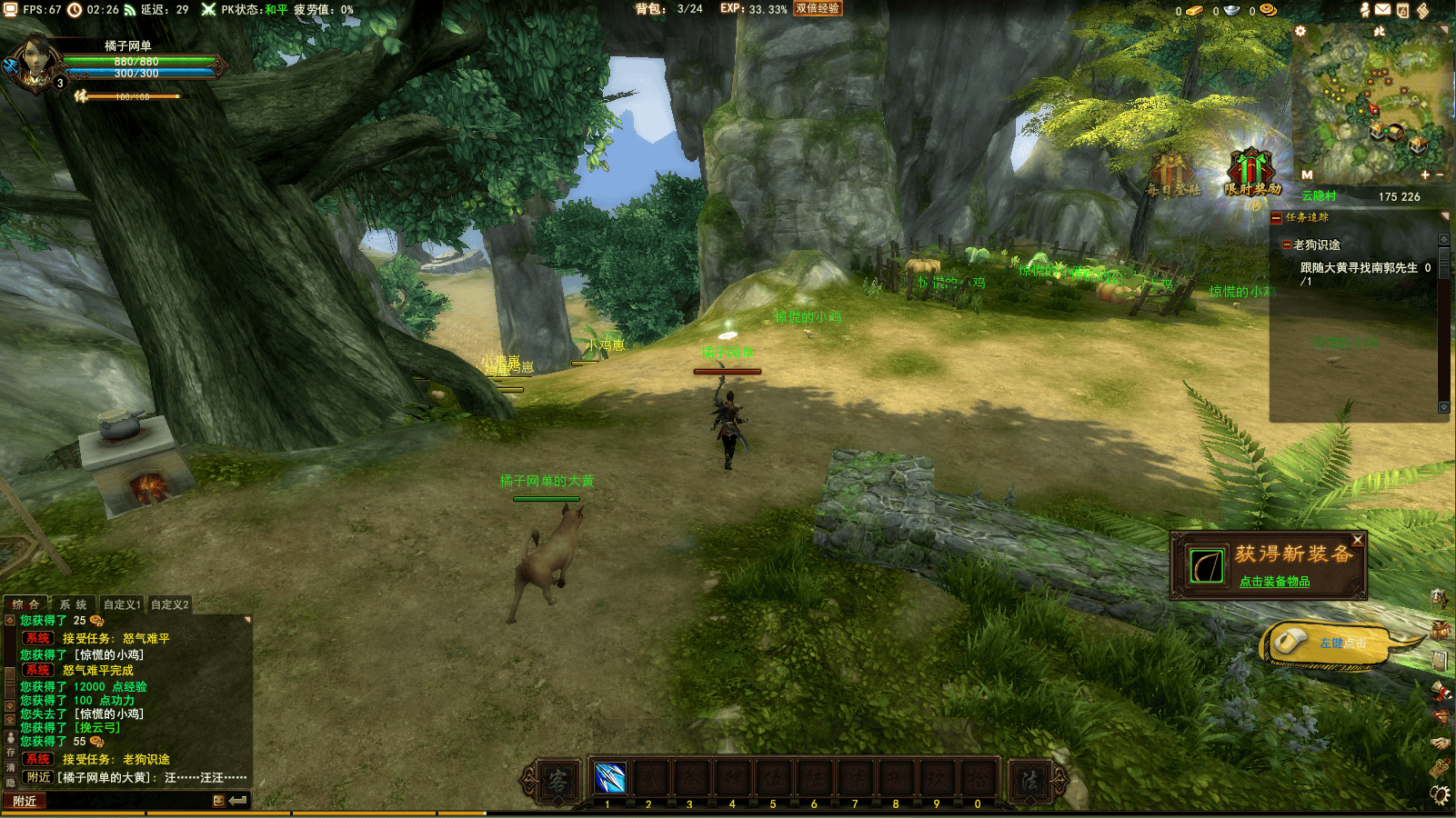Open the chat emoji smiley picker
The image size is (1456, 818).
(x=218, y=801)
